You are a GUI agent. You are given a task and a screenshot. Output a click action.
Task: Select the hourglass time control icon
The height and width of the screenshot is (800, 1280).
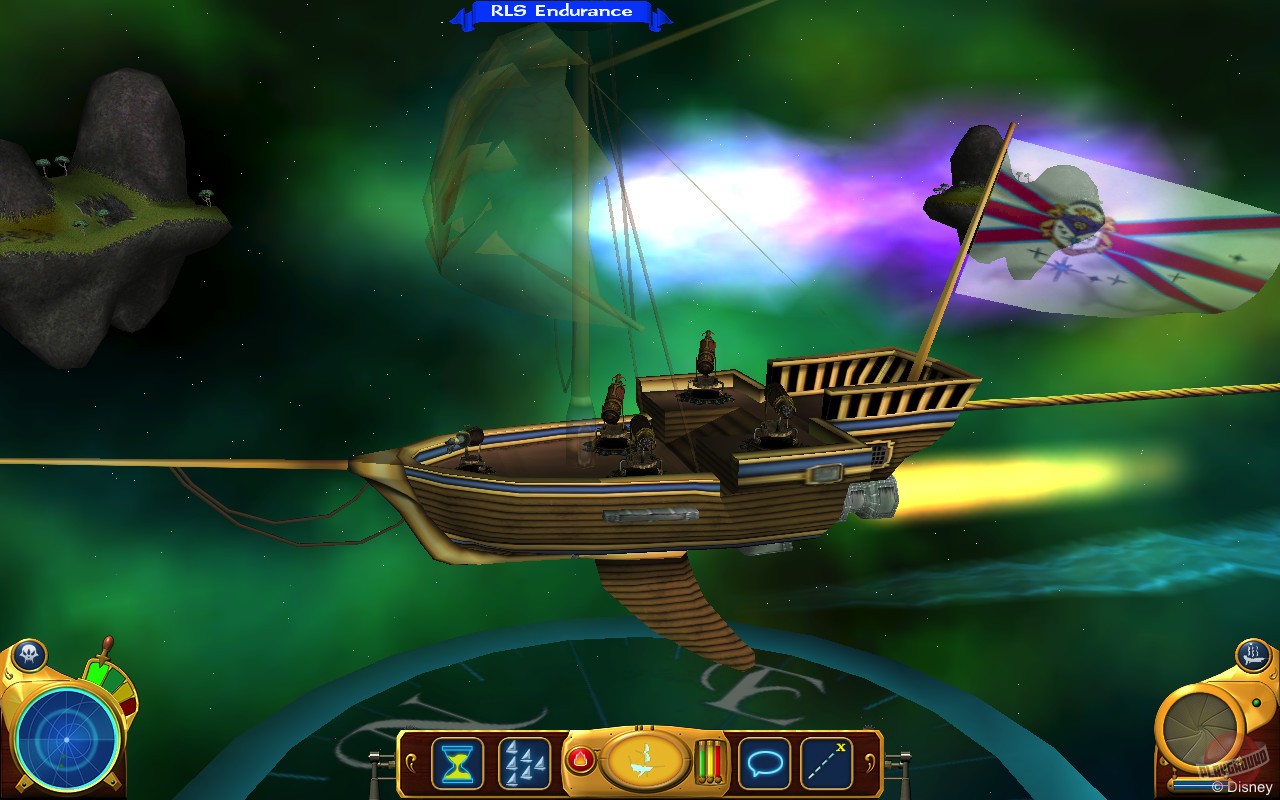pyautogui.click(x=456, y=763)
